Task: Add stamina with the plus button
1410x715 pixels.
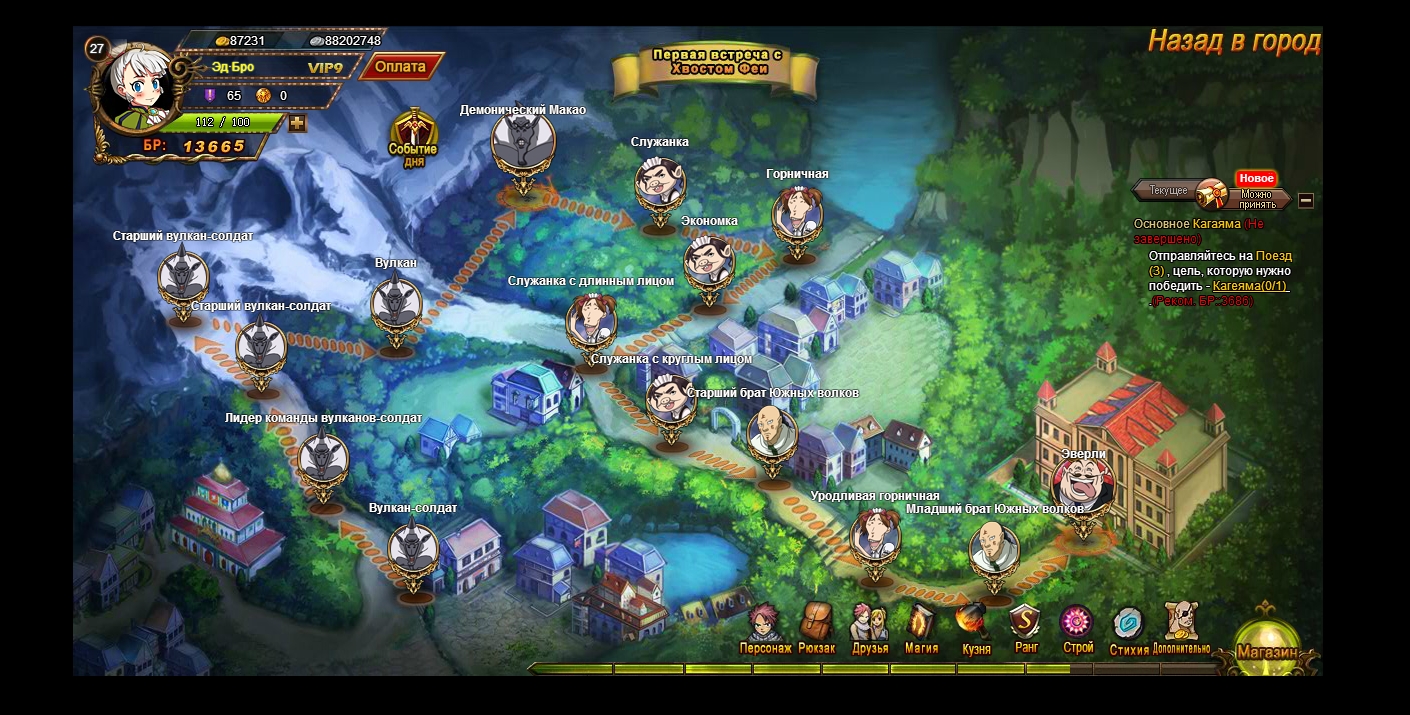Action: 297,123
